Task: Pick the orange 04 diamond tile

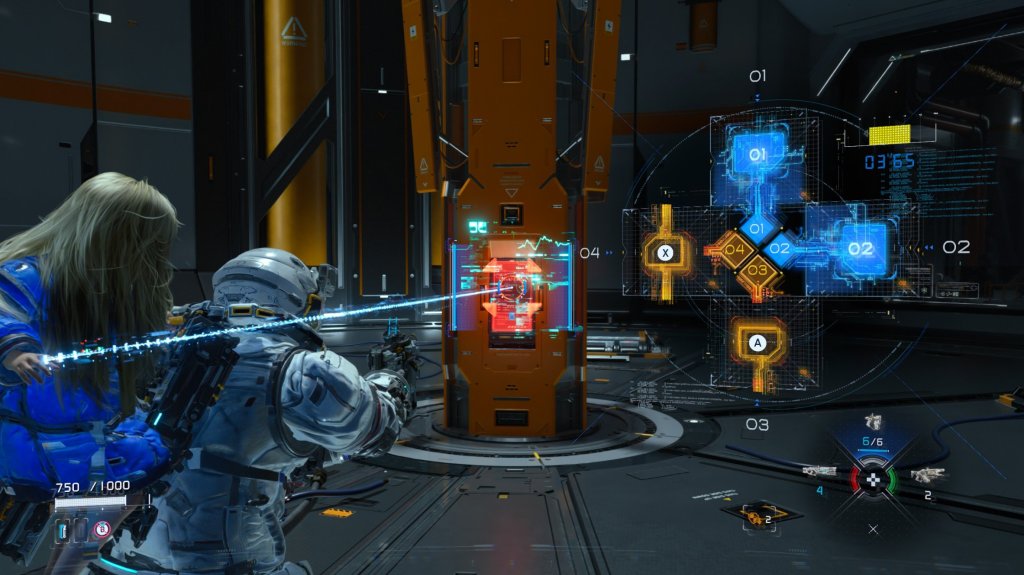Action: point(733,249)
